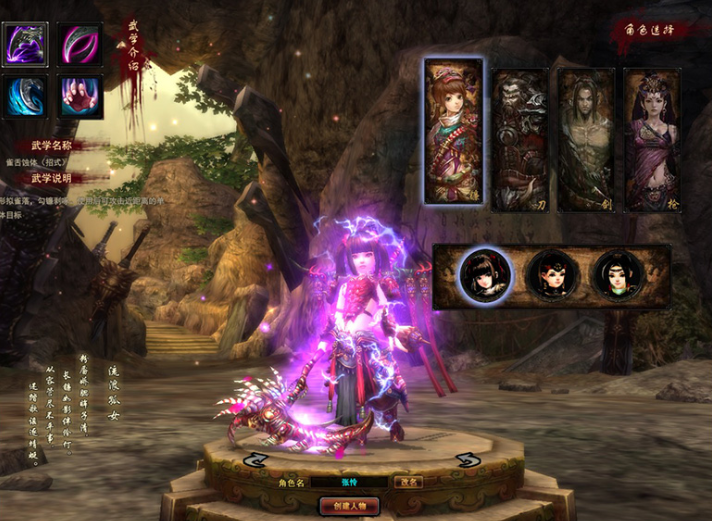The image size is (712, 521).
Task: Pick the middle round face portrait
Action: pyautogui.click(x=551, y=273)
